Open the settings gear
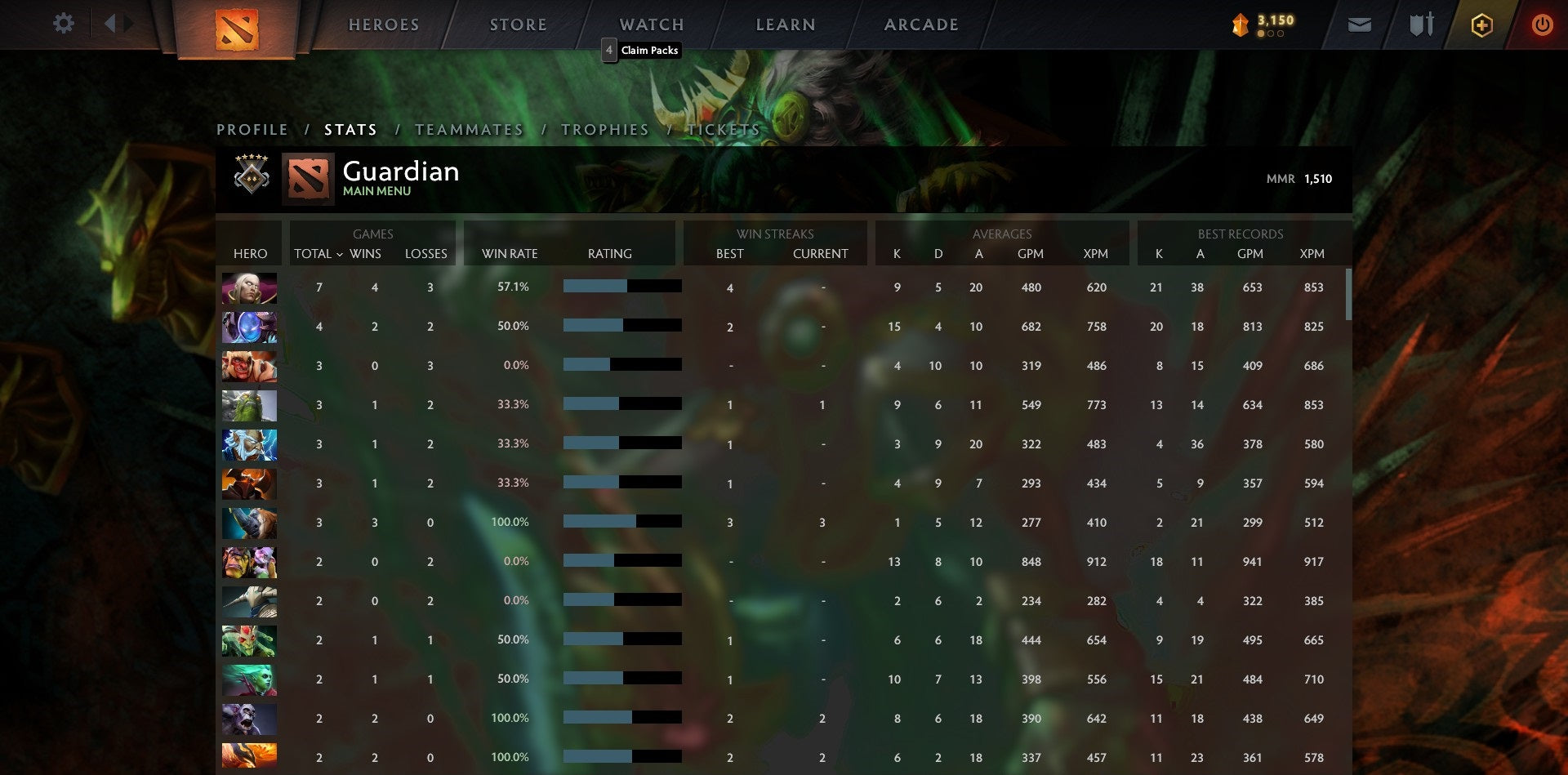The width and height of the screenshot is (1568, 775). coord(63,24)
